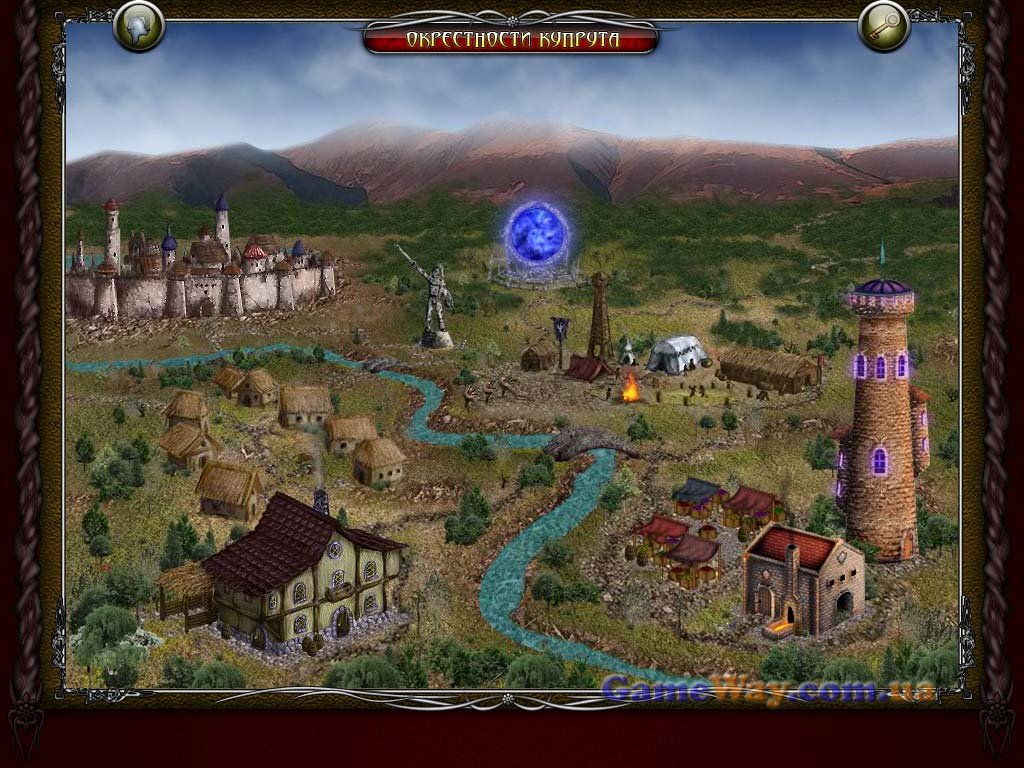The width and height of the screenshot is (1024, 768).
Task: Visit the round mage tower
Action: click(x=882, y=420)
